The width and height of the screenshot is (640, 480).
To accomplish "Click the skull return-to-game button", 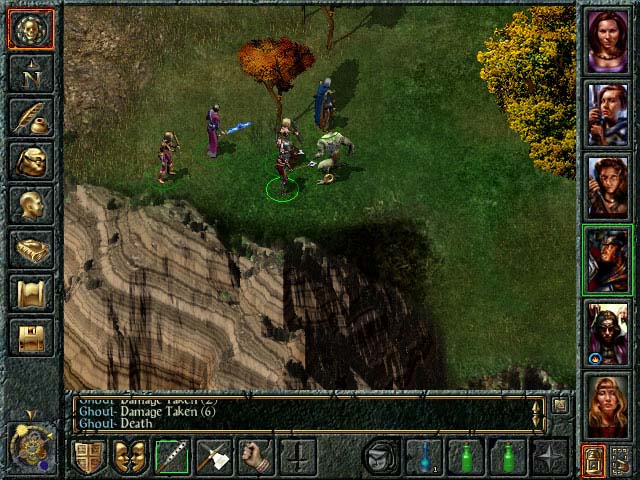I will click(30, 30).
